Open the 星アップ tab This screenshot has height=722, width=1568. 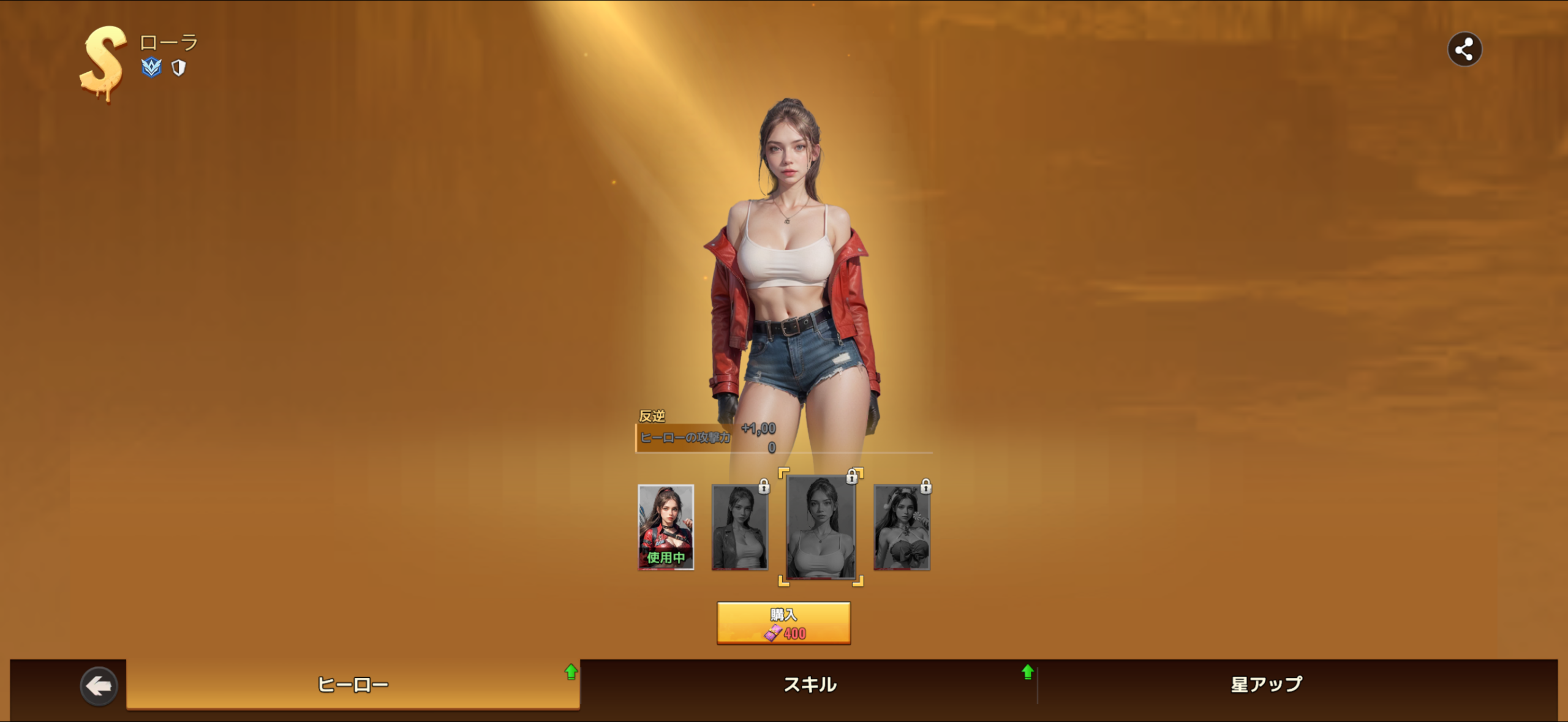pyautogui.click(x=1267, y=685)
